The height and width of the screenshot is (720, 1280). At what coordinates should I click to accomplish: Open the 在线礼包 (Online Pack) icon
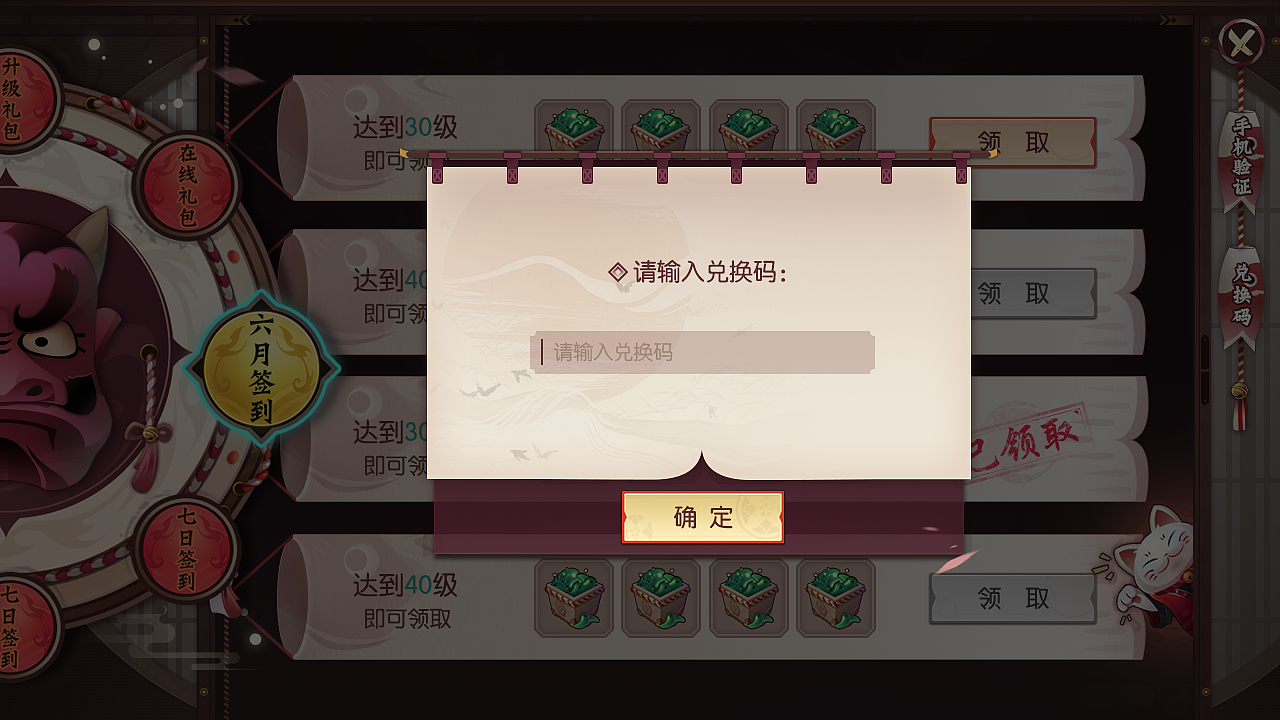point(186,183)
